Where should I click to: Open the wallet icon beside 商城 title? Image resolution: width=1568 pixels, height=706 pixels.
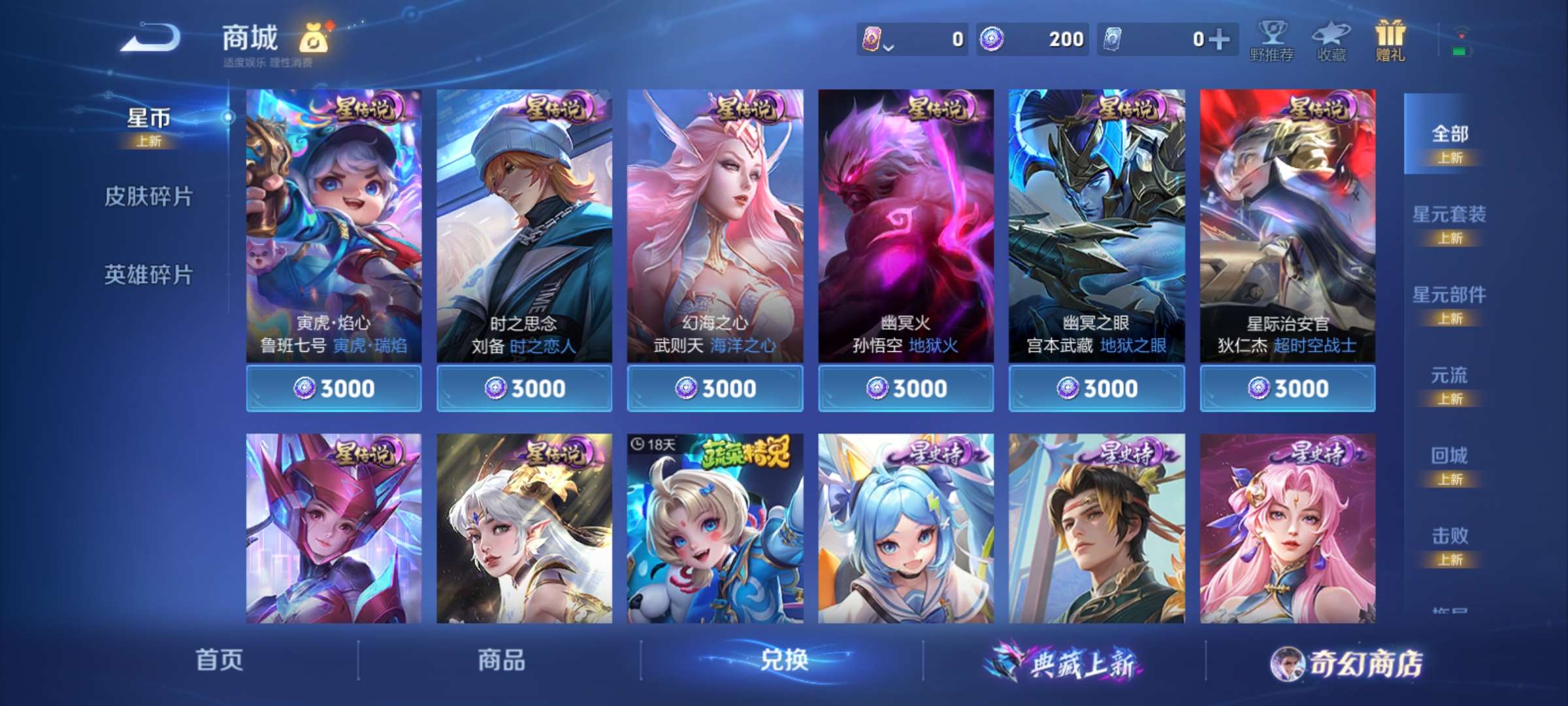pyautogui.click(x=312, y=39)
